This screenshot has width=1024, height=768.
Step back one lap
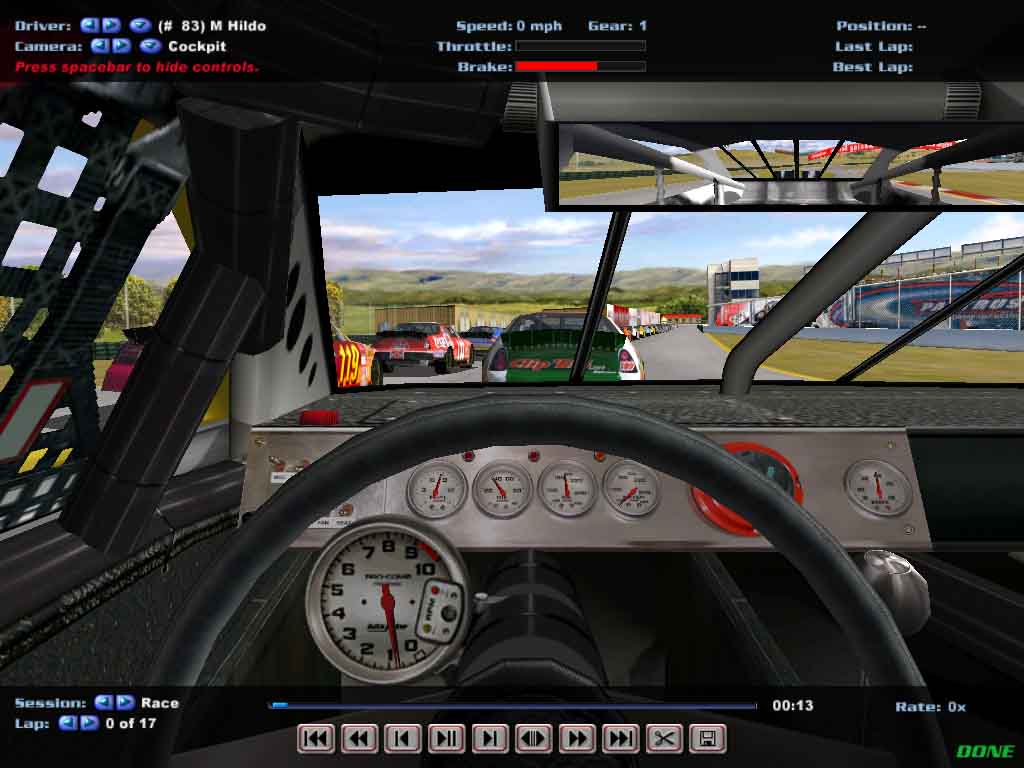pyautogui.click(x=67, y=722)
